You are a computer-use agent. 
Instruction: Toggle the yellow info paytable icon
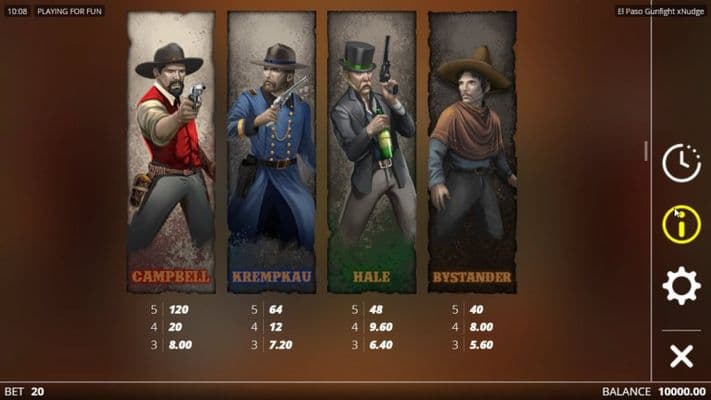tap(681, 224)
